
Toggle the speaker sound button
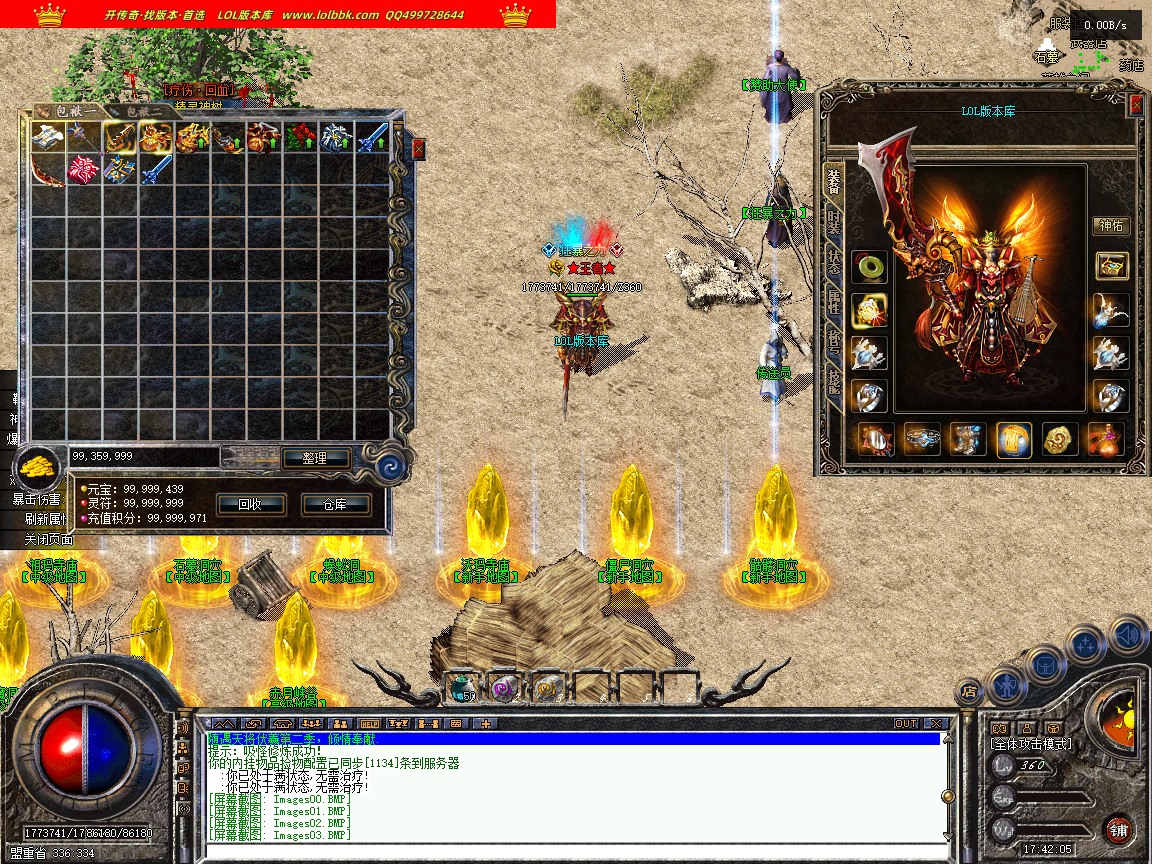point(1126,634)
